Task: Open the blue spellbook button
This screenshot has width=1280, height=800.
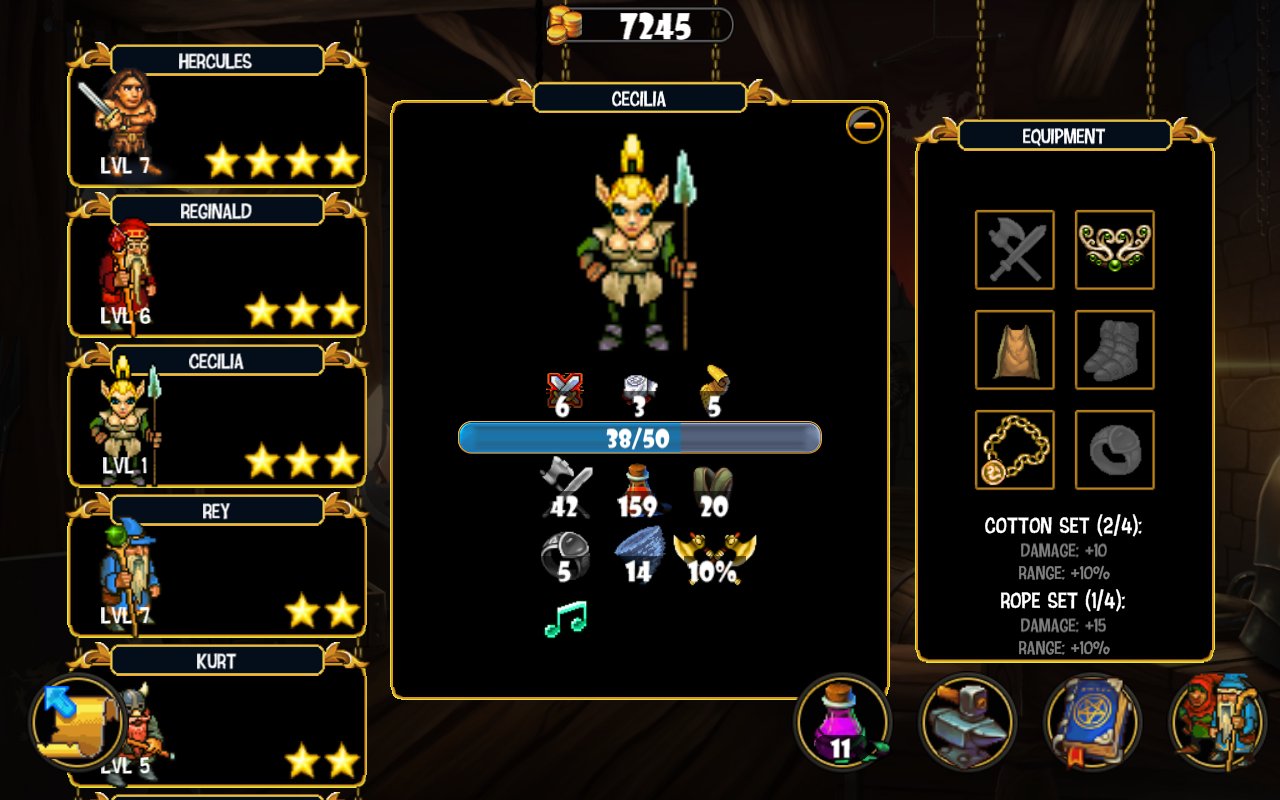Action: (x=1092, y=722)
